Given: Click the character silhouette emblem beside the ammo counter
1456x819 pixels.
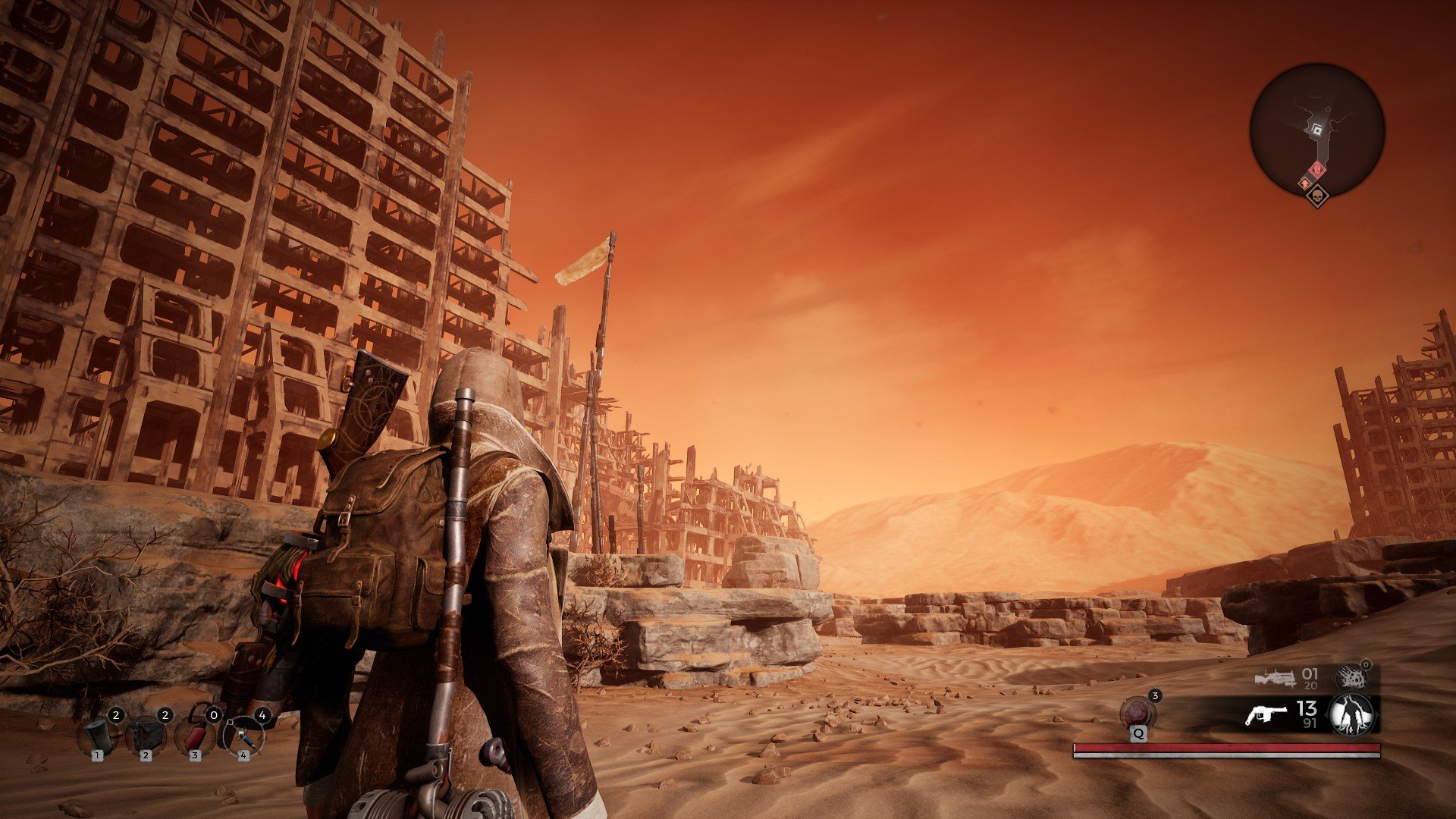Looking at the screenshot, I should 1351,714.
